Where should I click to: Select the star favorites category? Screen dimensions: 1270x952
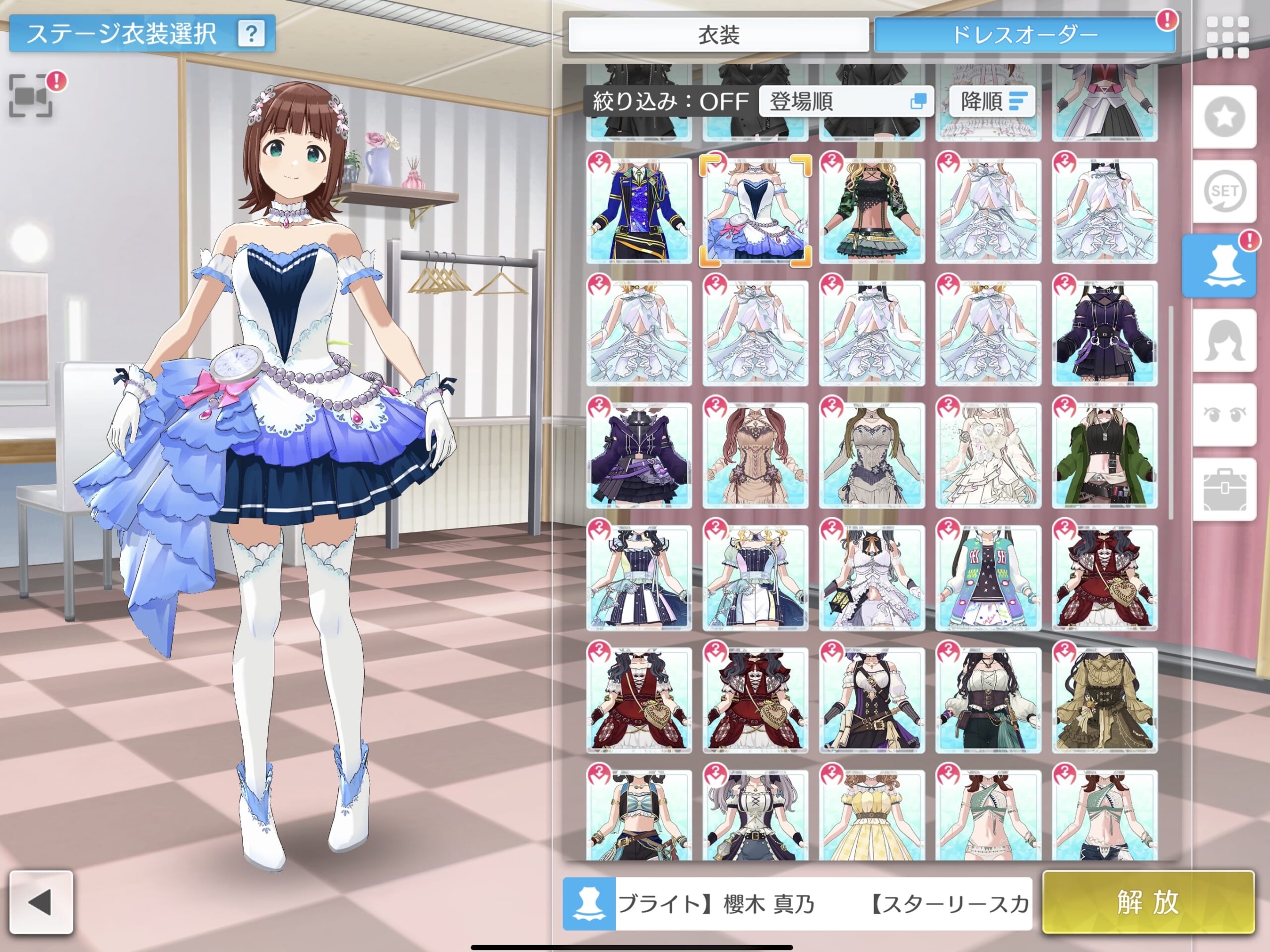1224,117
